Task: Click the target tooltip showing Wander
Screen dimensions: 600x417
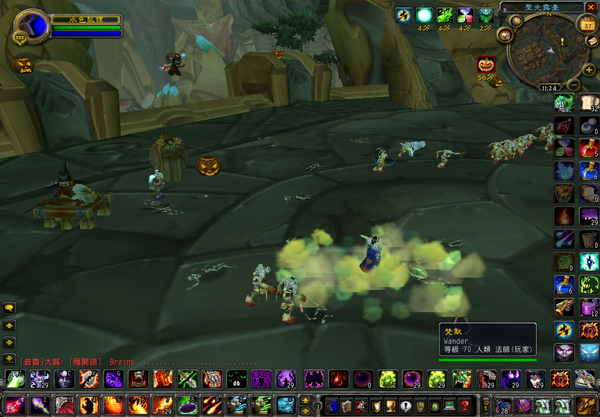Action: [x=487, y=340]
